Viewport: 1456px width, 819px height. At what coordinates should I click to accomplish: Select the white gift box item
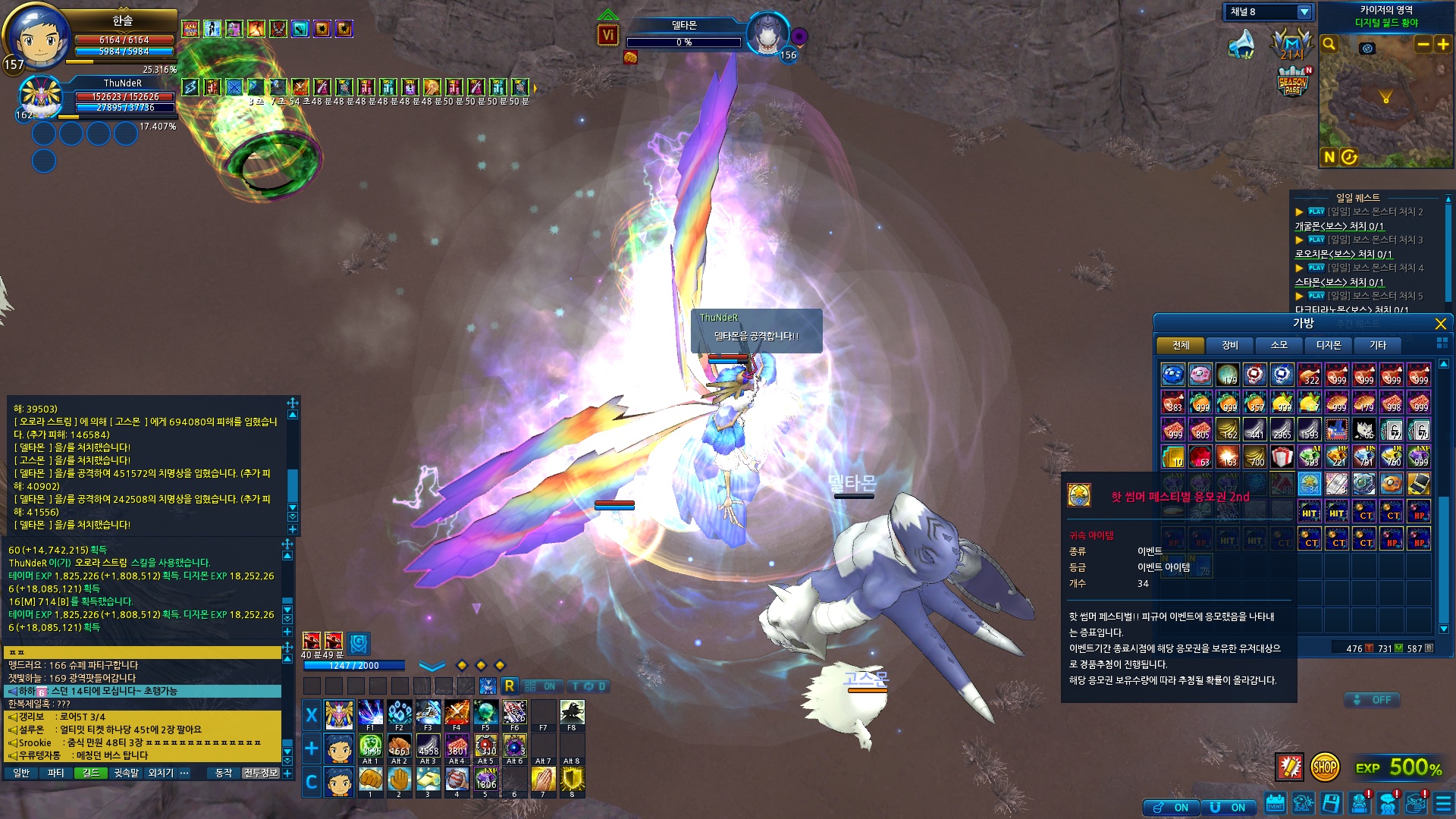(x=1282, y=457)
